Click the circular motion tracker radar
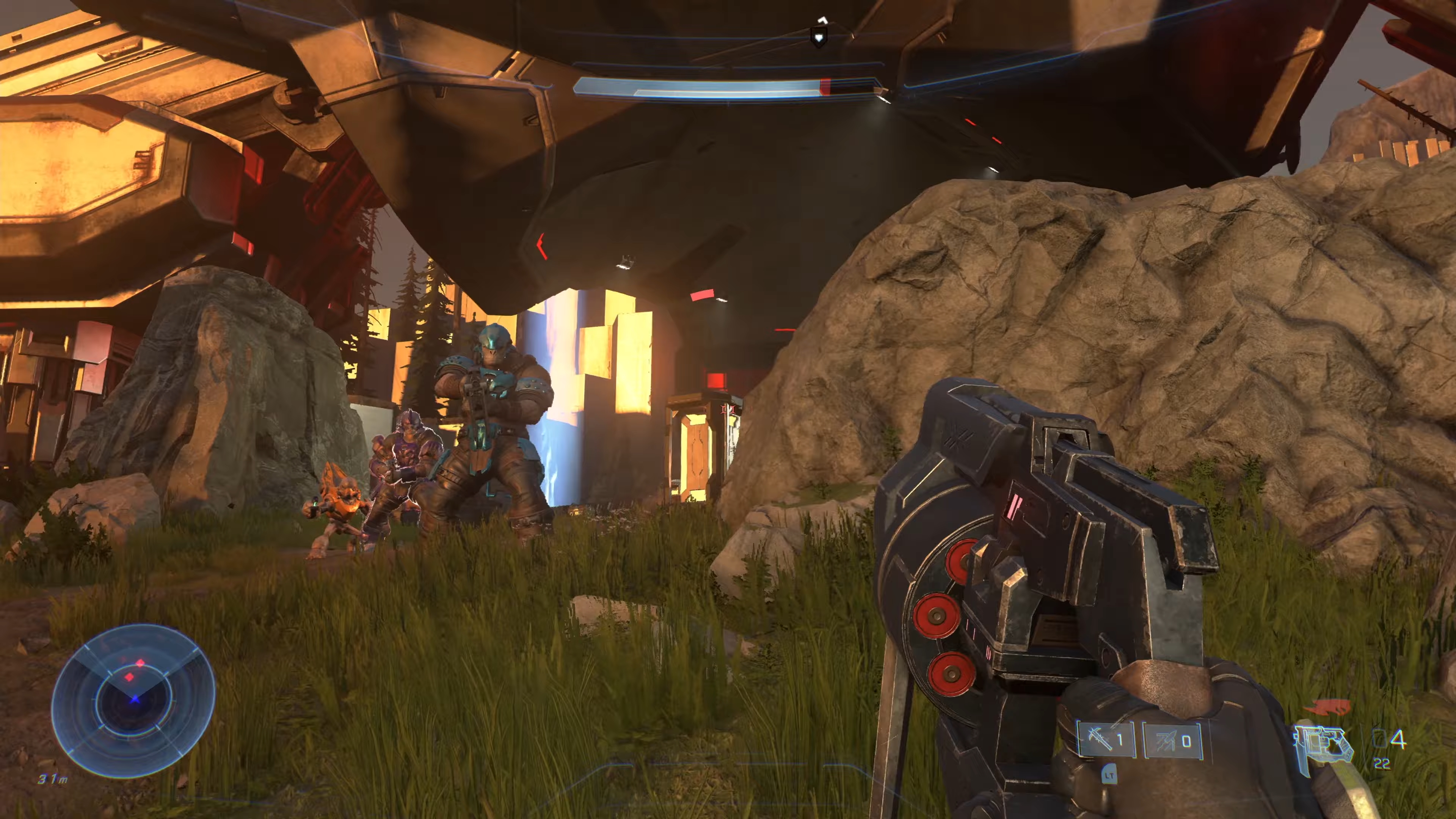The image size is (1456, 819). coord(133,701)
